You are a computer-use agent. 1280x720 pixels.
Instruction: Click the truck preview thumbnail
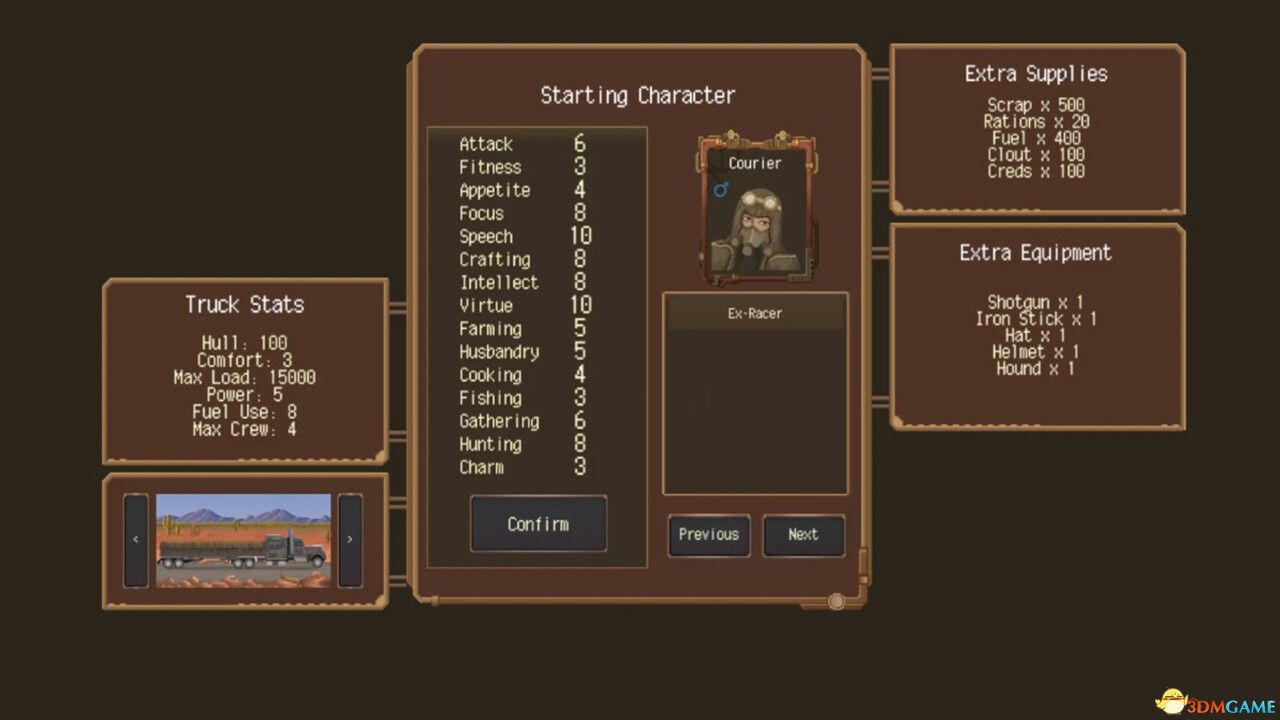pyautogui.click(x=243, y=538)
